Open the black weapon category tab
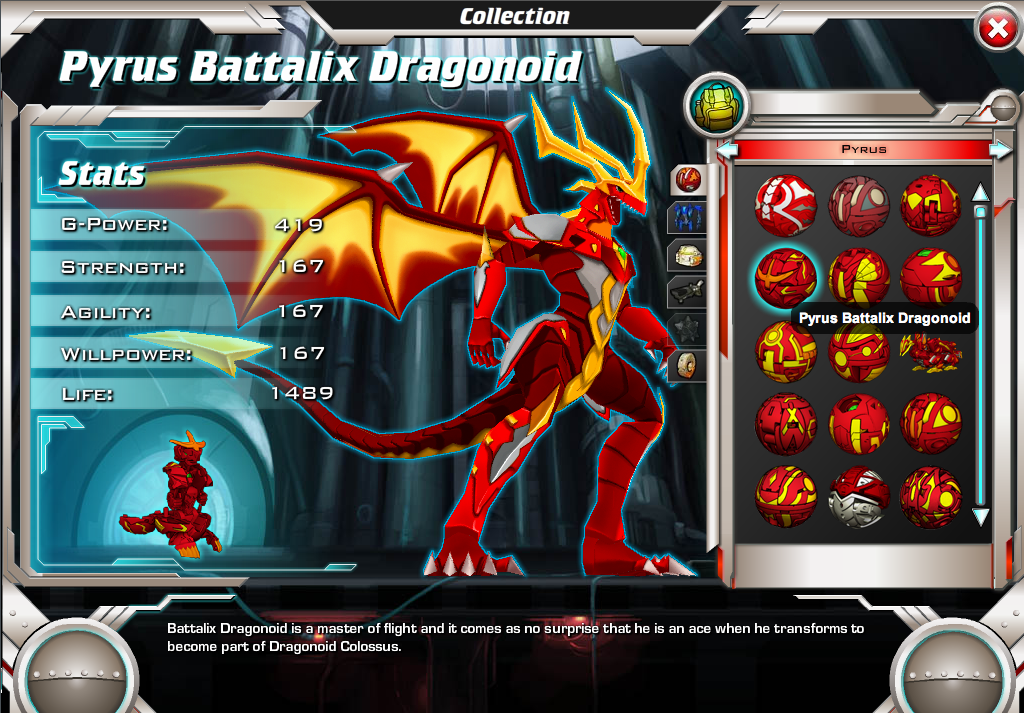1024x713 pixels. click(x=688, y=291)
